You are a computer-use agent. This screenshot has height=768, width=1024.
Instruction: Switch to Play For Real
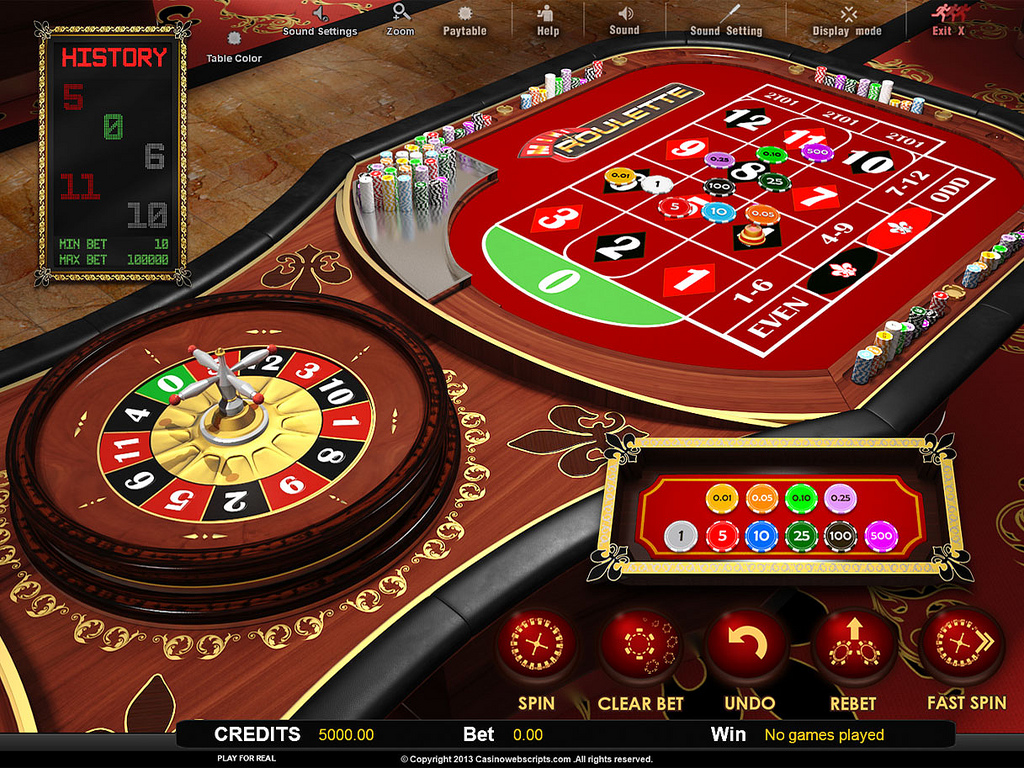[x=246, y=758]
